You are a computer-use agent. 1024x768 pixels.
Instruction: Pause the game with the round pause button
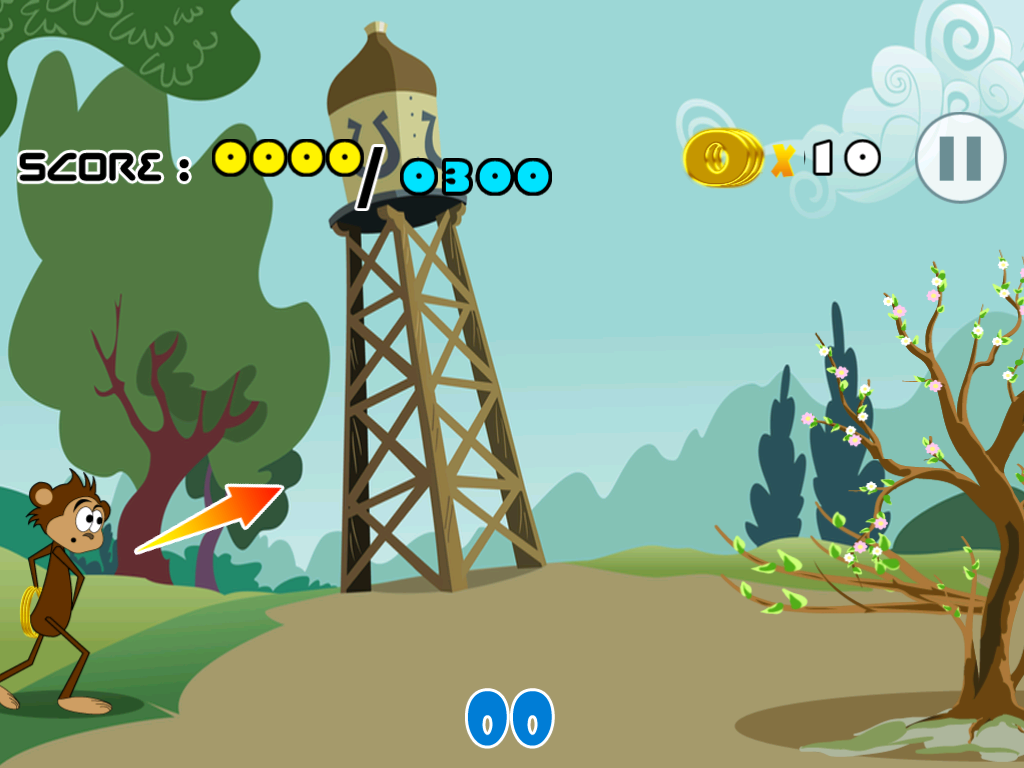tap(960, 158)
